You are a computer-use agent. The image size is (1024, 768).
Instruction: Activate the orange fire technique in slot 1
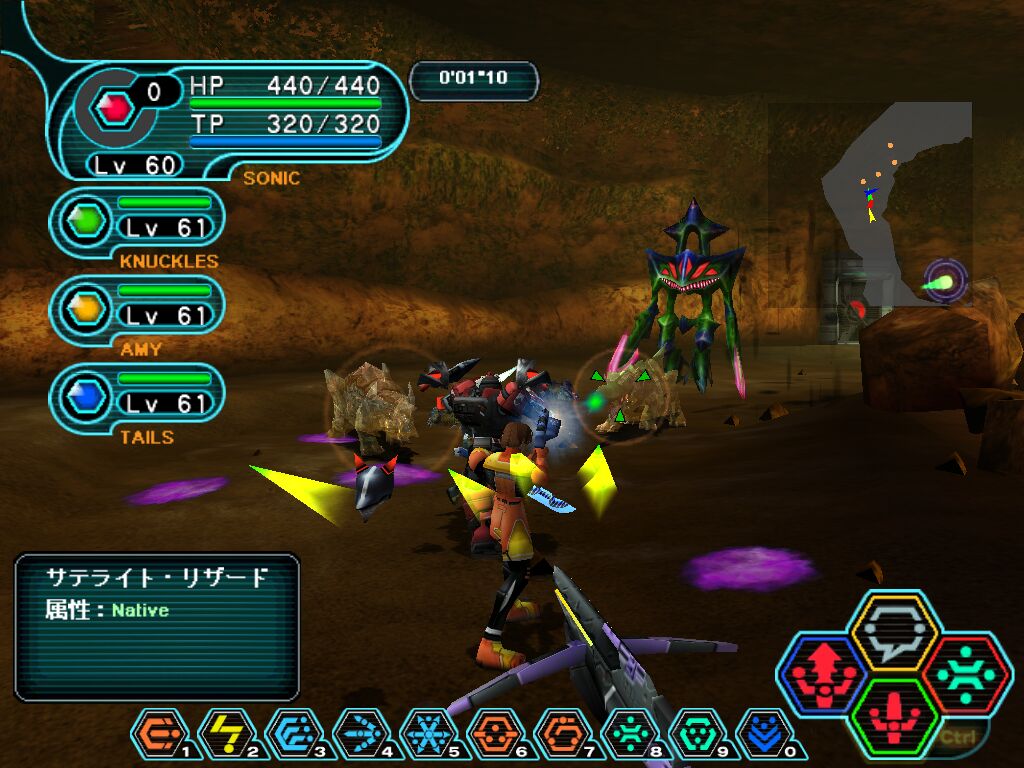(158, 734)
